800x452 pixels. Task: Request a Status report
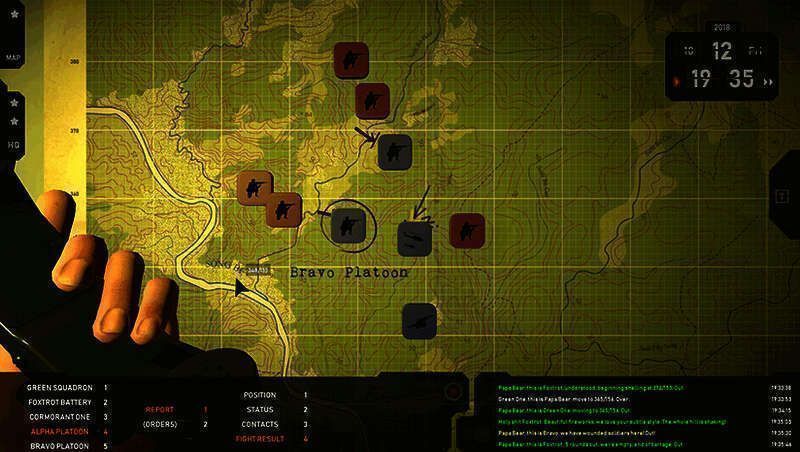(x=260, y=410)
